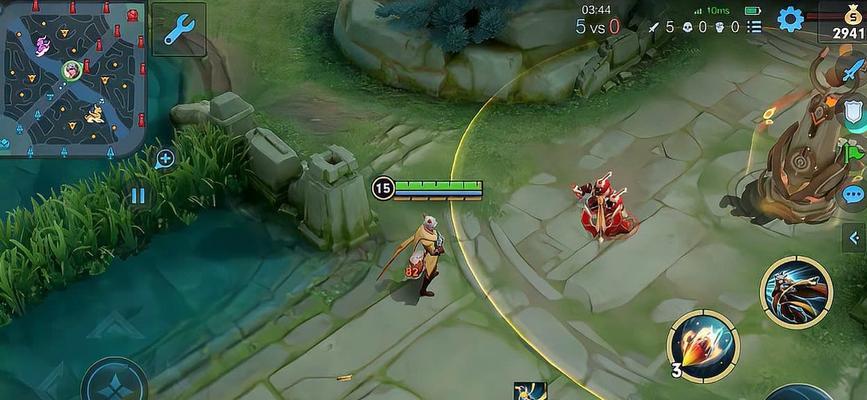
Task: Collapse the side panel arrow
Action: point(854,237)
